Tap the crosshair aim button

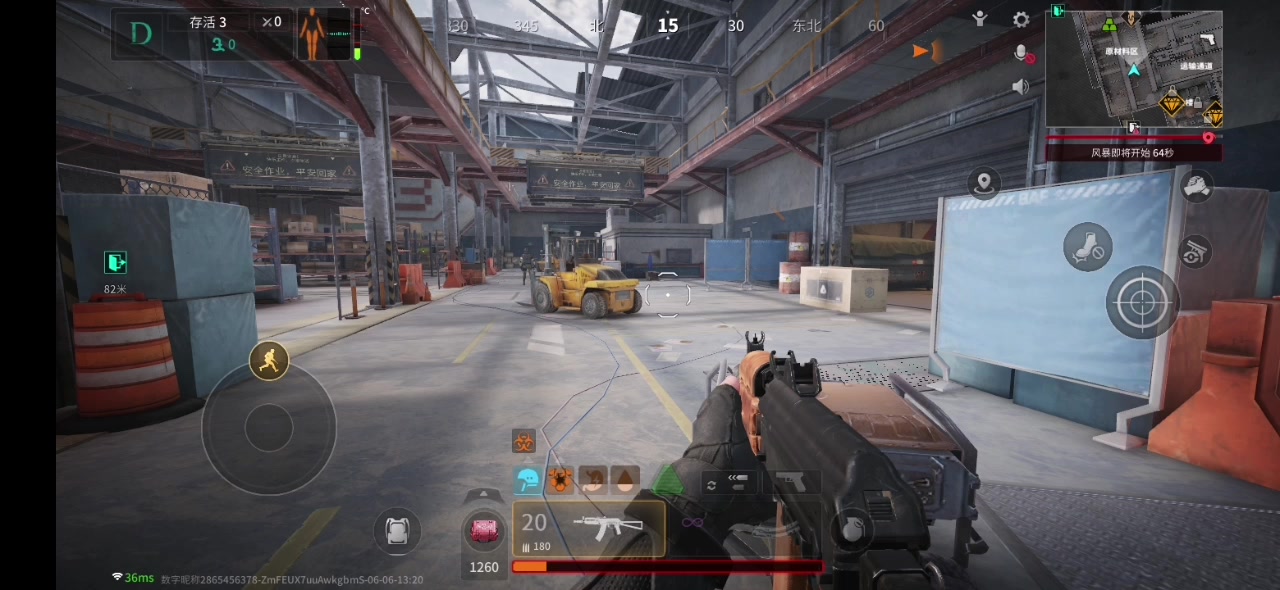click(x=1142, y=302)
